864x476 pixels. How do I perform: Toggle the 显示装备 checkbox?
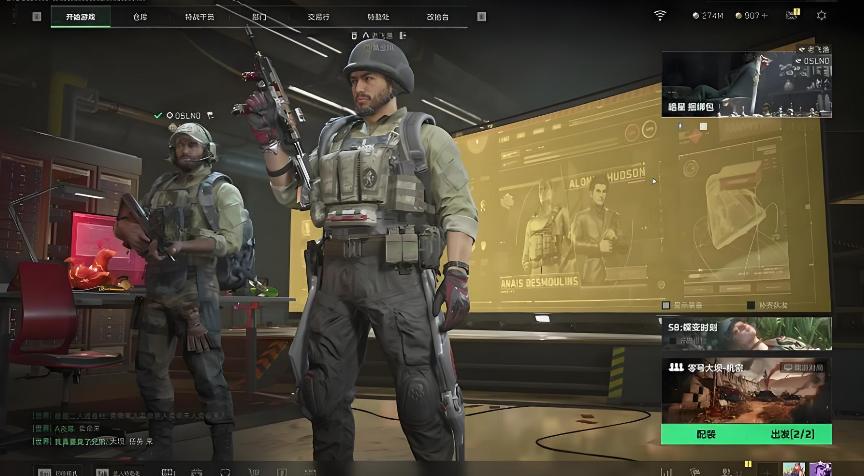tap(666, 305)
